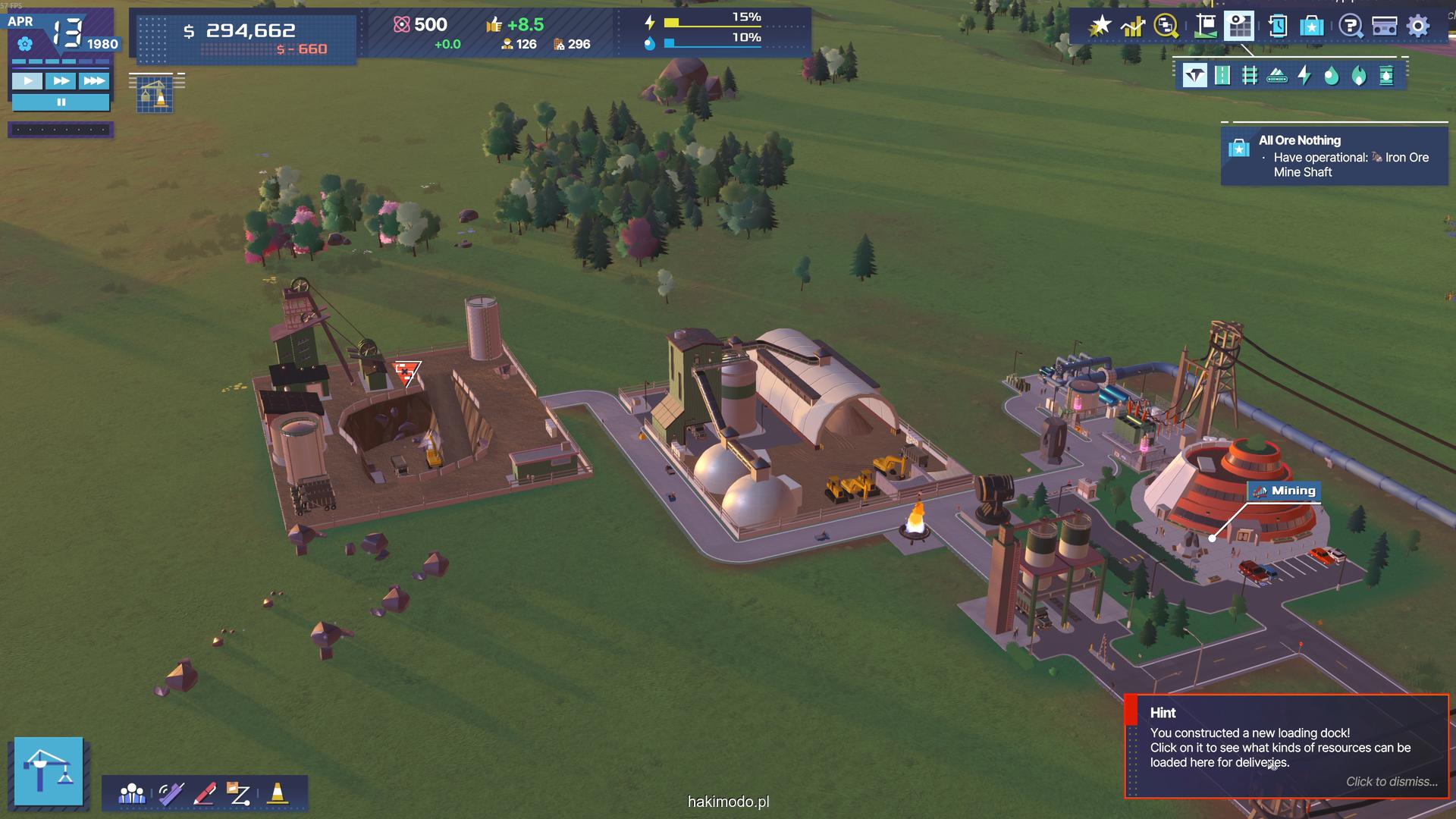Set game speed to normal play

click(27, 81)
